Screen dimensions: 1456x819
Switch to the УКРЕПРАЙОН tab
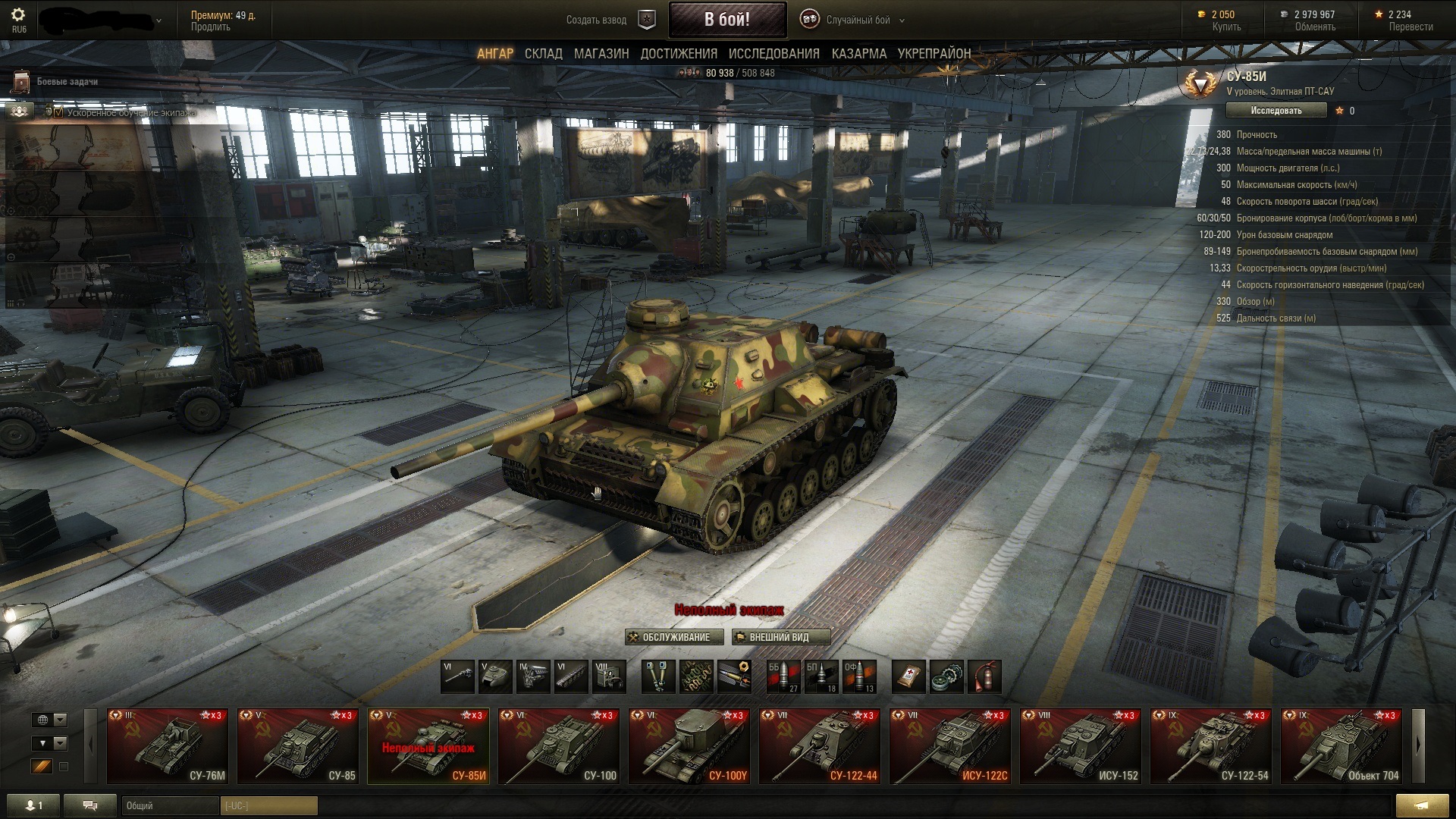[x=934, y=54]
